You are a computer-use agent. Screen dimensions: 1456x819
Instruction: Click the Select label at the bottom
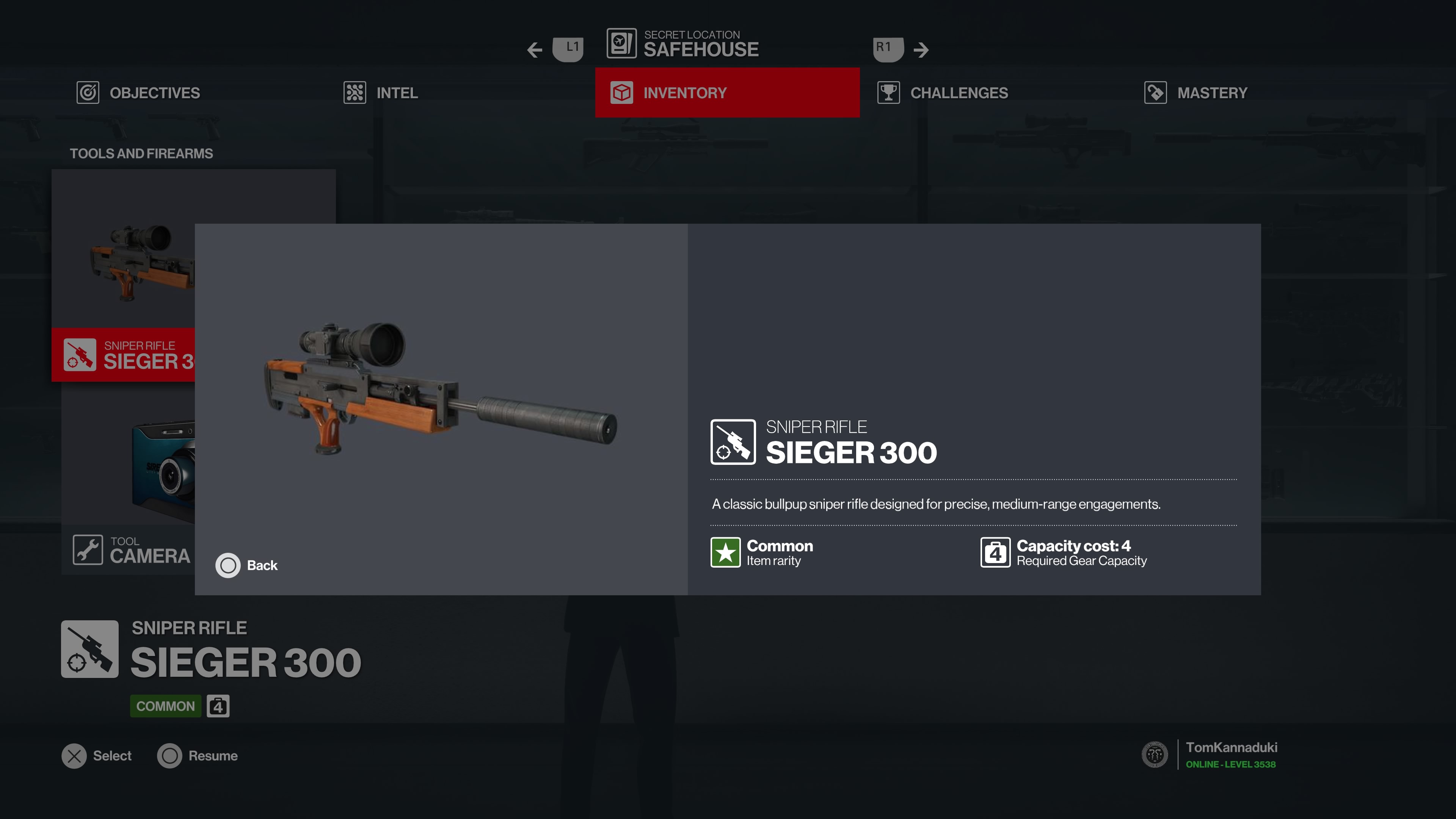point(112,756)
